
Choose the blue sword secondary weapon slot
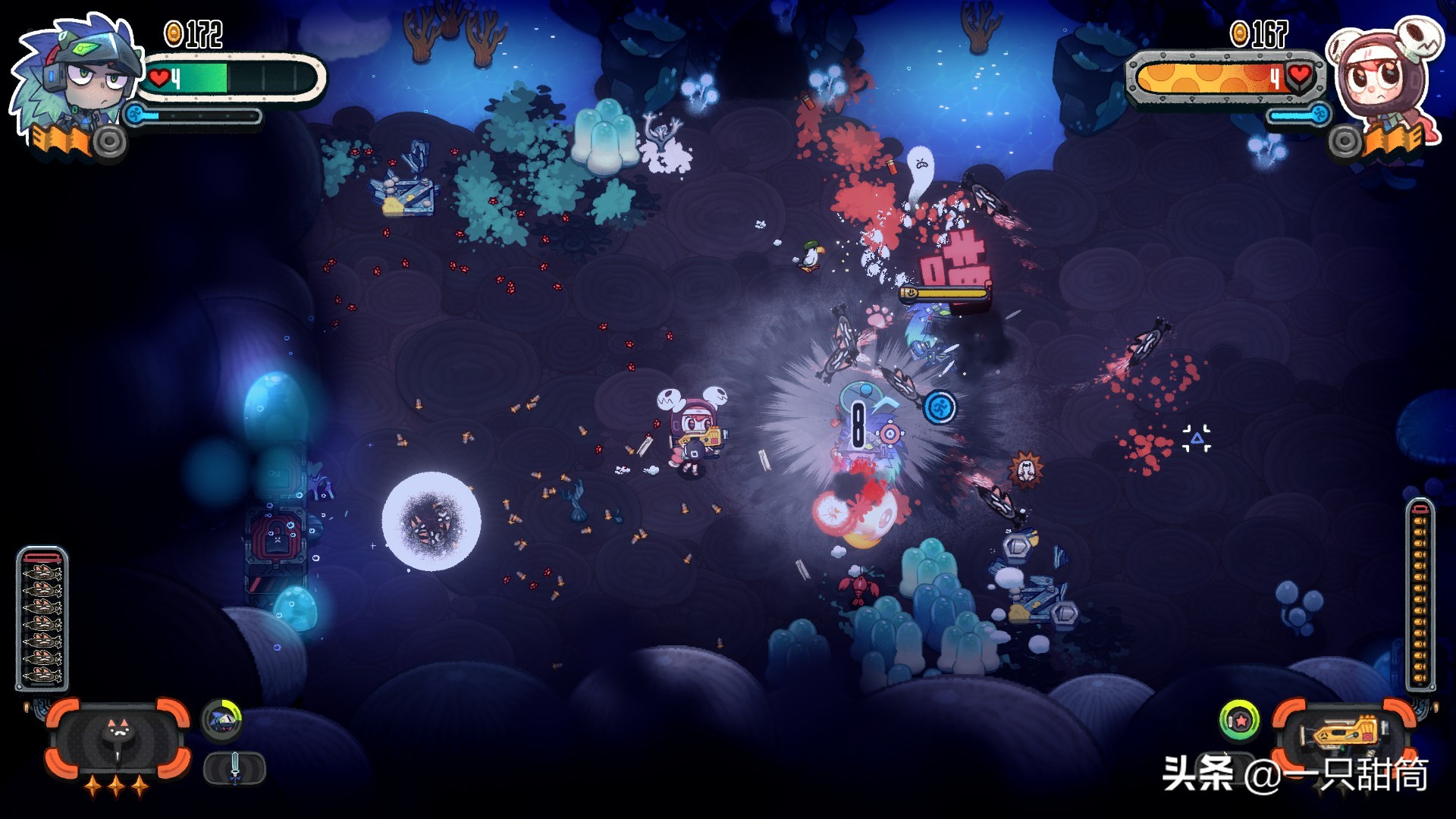coord(234,768)
